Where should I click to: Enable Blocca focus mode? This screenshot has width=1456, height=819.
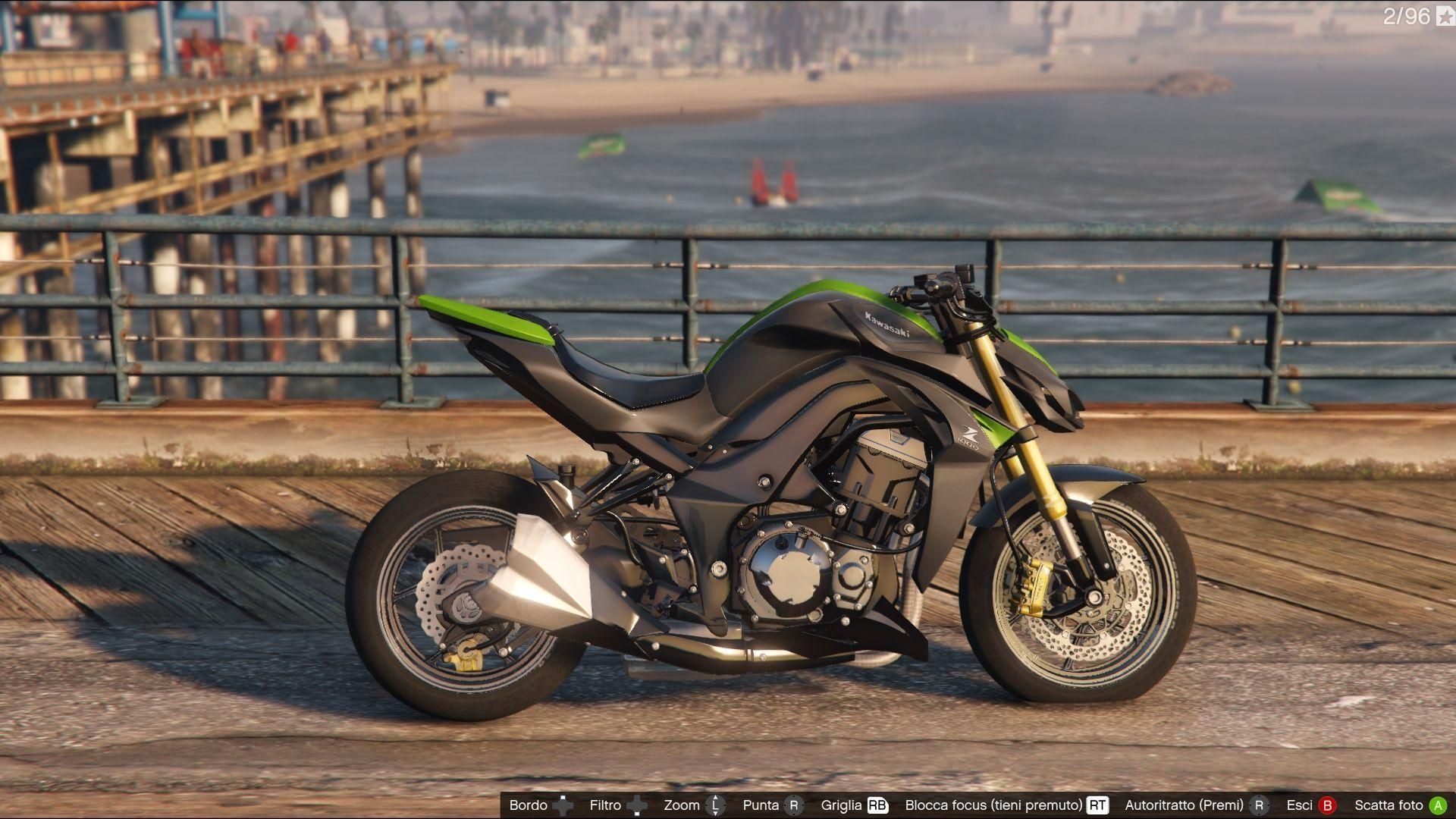(x=994, y=805)
